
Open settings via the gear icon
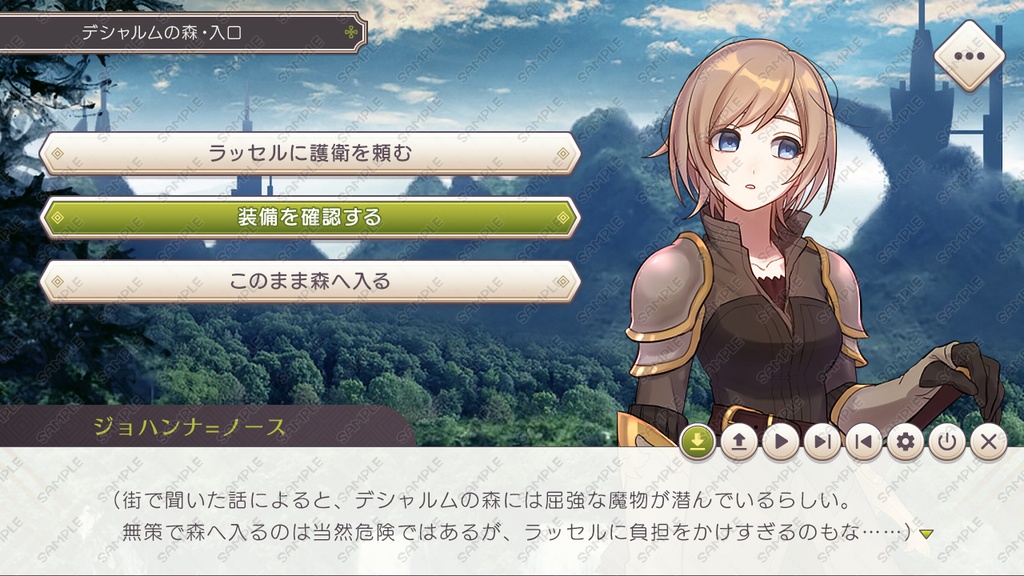click(x=906, y=441)
